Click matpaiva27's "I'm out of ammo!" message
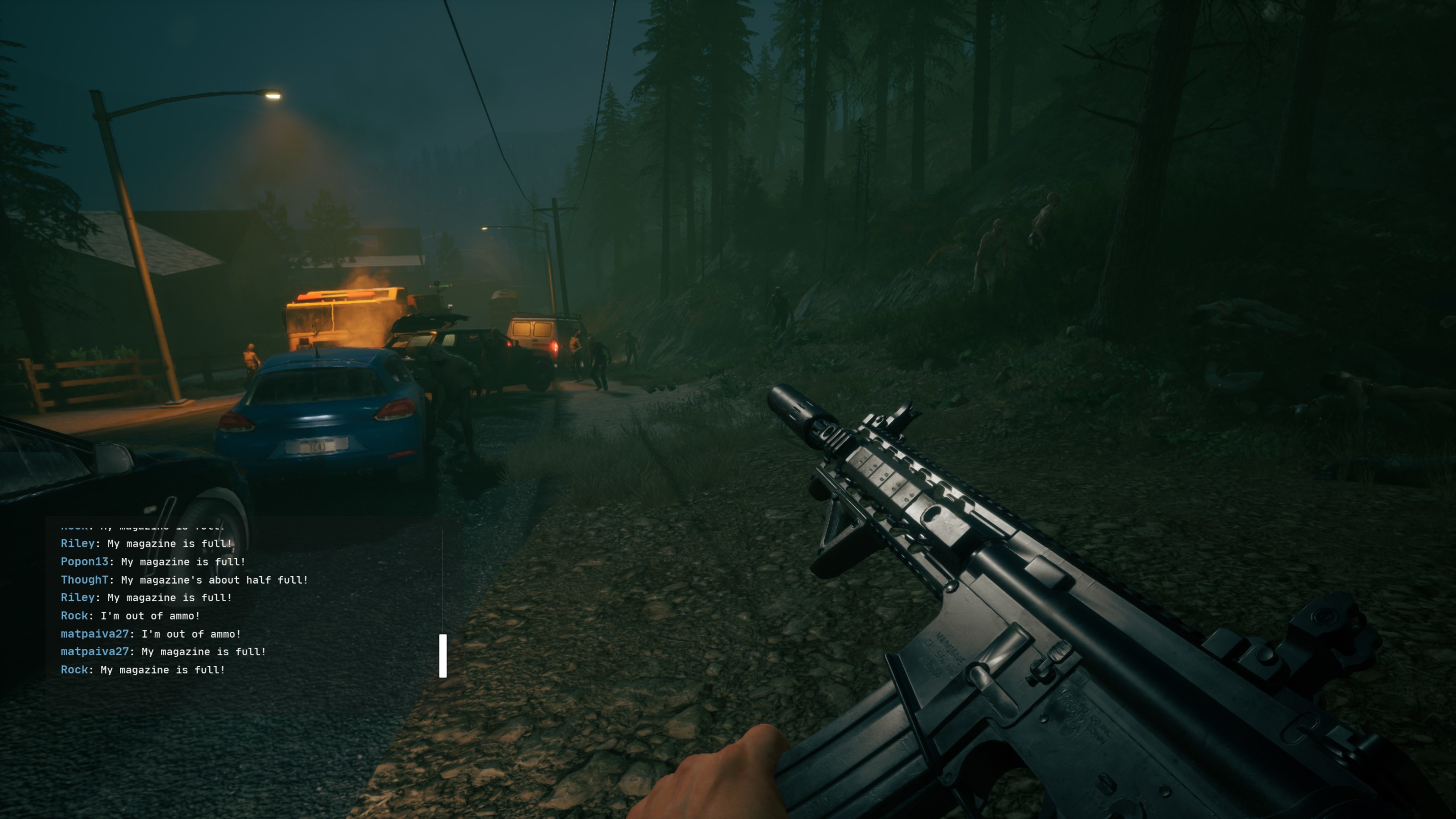The width and height of the screenshot is (1456, 819). [151, 634]
